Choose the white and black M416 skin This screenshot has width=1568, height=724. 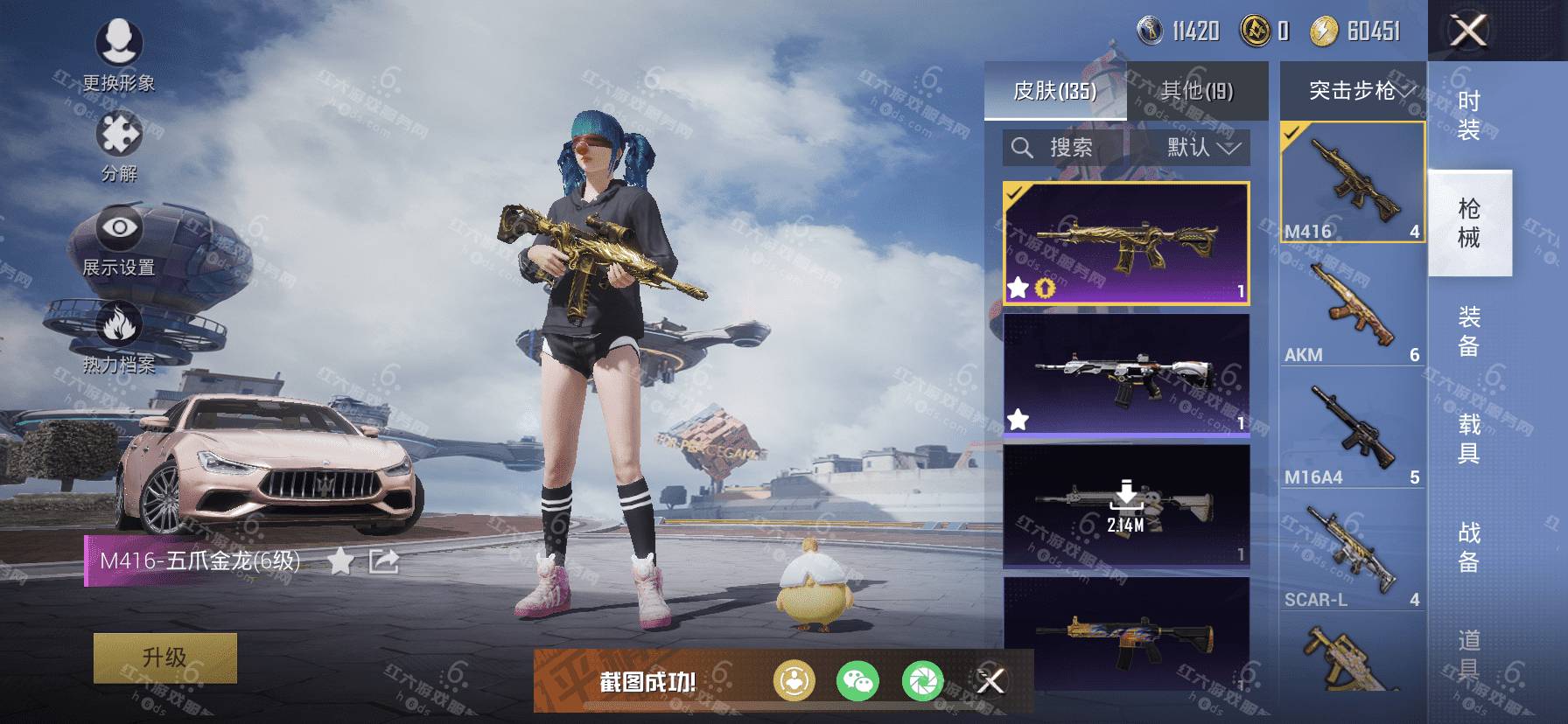click(1126, 375)
